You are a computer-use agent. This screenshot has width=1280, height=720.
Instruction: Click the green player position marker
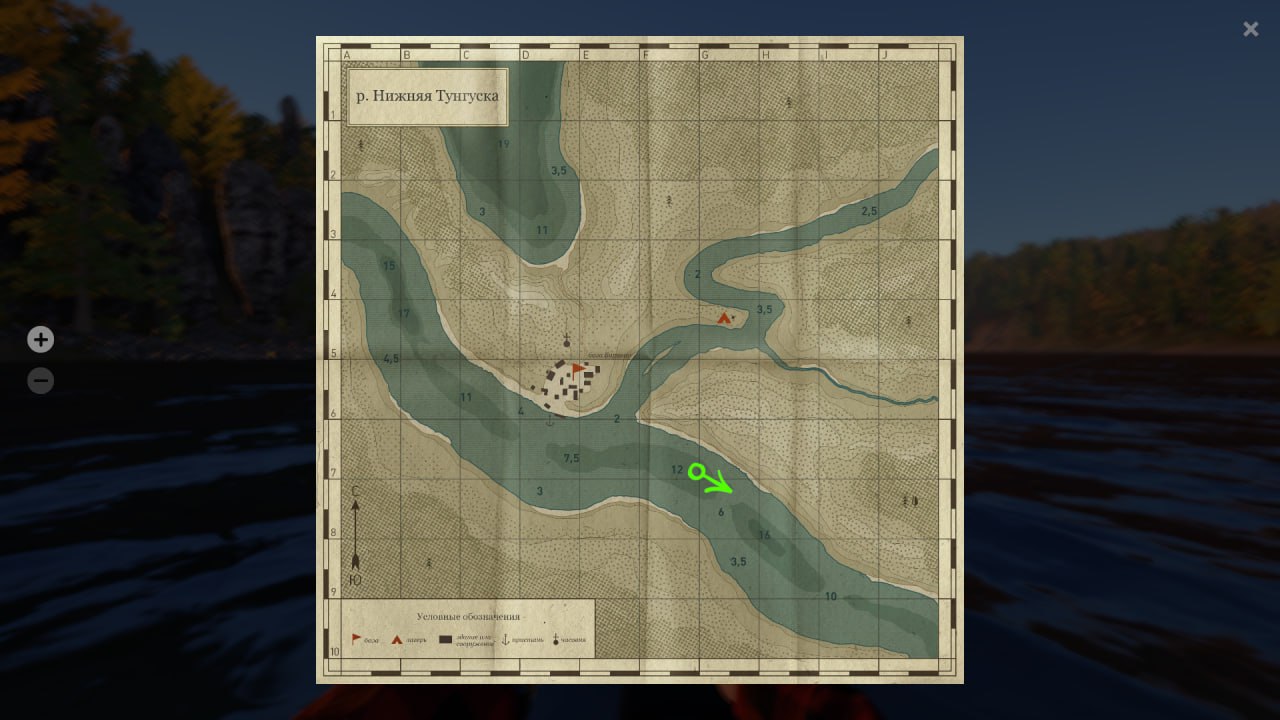pyautogui.click(x=698, y=472)
